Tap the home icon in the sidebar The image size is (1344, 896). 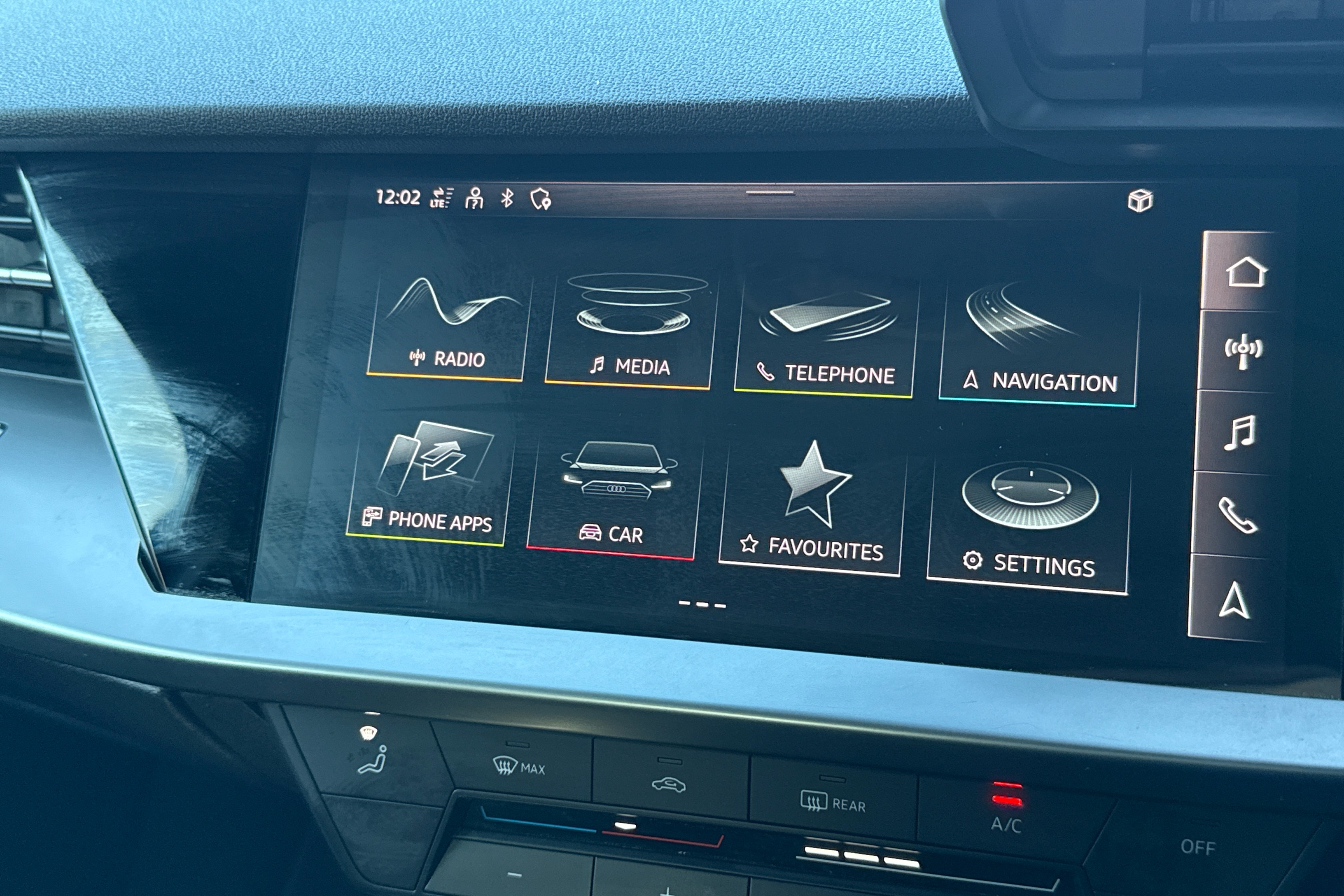pos(1245,272)
